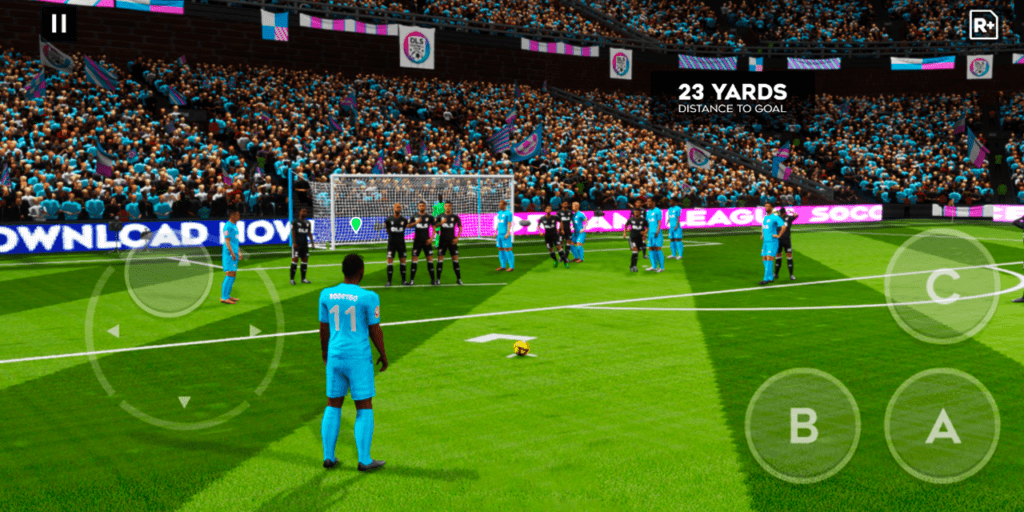Tap the A action button
Image resolution: width=1024 pixels, height=512 pixels.
pos(942,426)
